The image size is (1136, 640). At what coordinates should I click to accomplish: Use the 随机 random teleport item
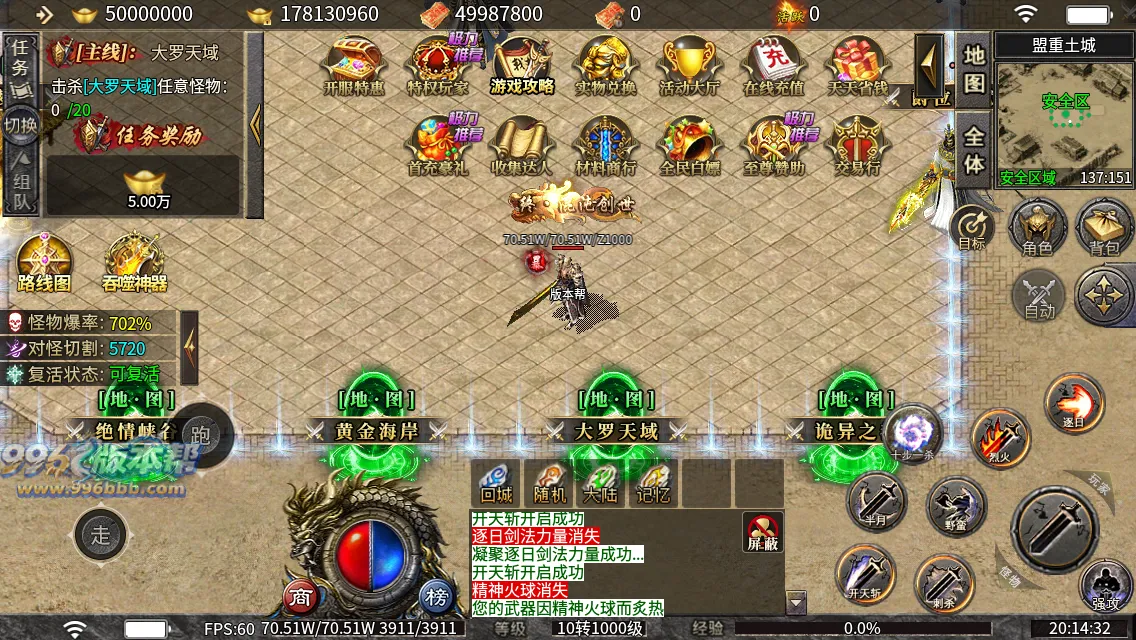point(550,483)
